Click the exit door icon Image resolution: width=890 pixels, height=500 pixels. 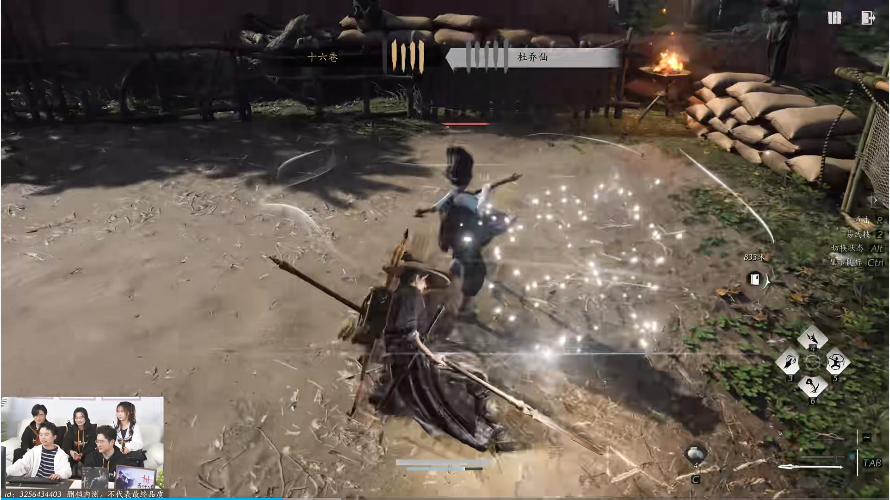867,17
